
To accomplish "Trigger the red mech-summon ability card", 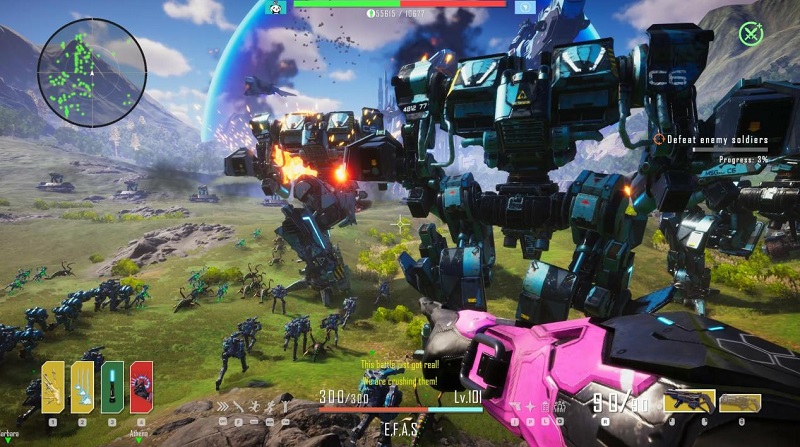I will [141, 386].
